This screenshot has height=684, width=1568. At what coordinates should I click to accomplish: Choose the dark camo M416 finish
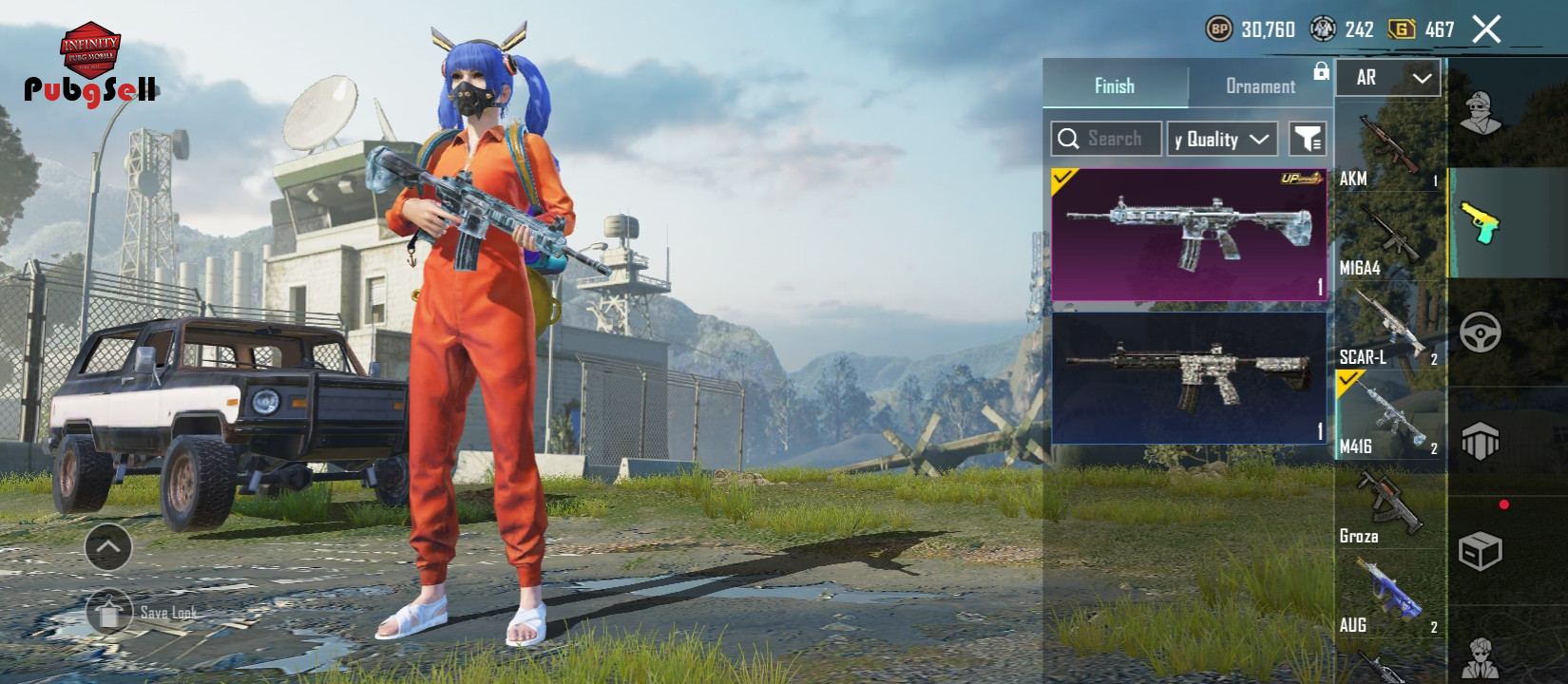[1189, 378]
